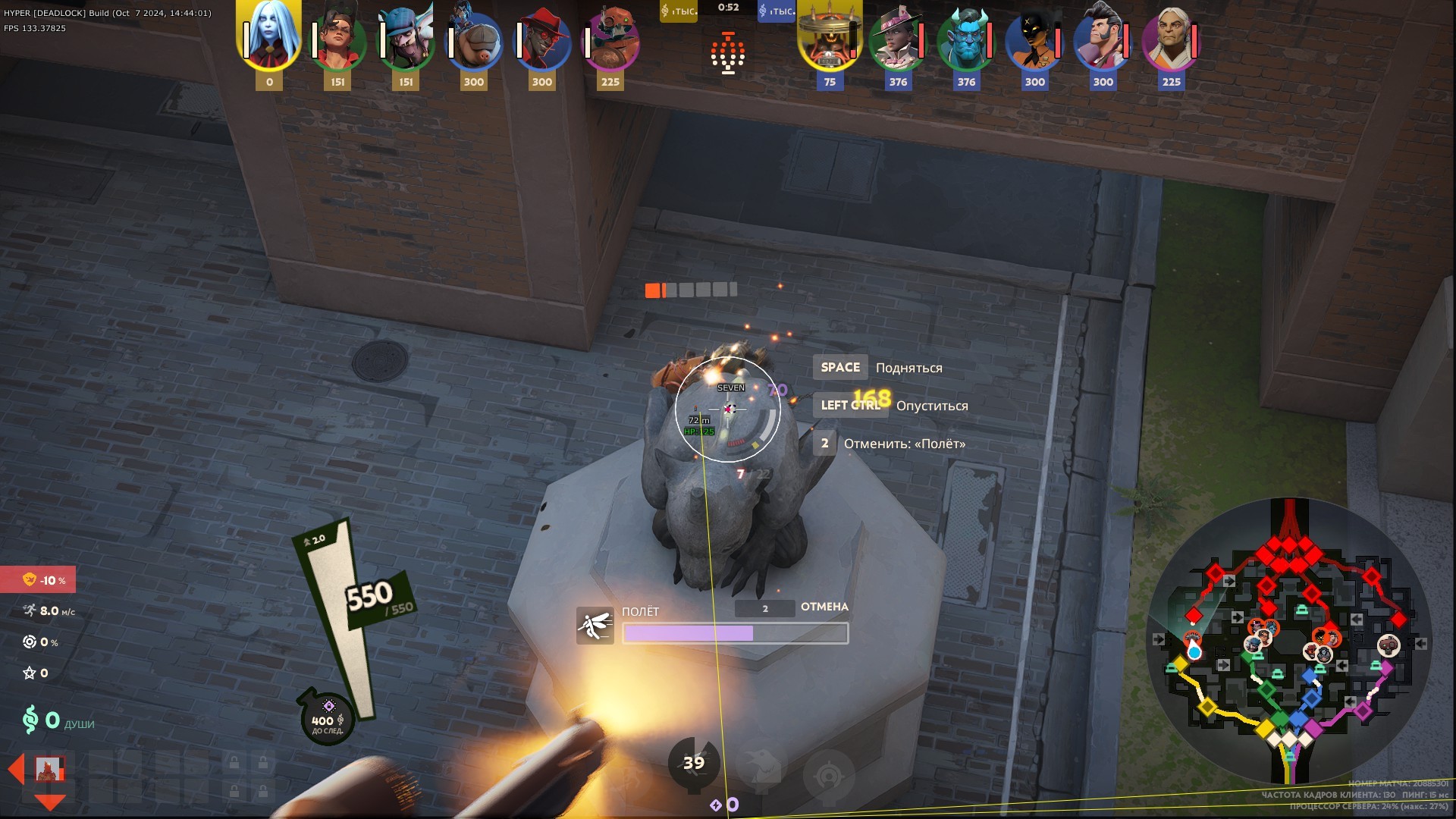Click the Stake ability on 39 cooldown
1456x819 pixels.
pos(693,763)
